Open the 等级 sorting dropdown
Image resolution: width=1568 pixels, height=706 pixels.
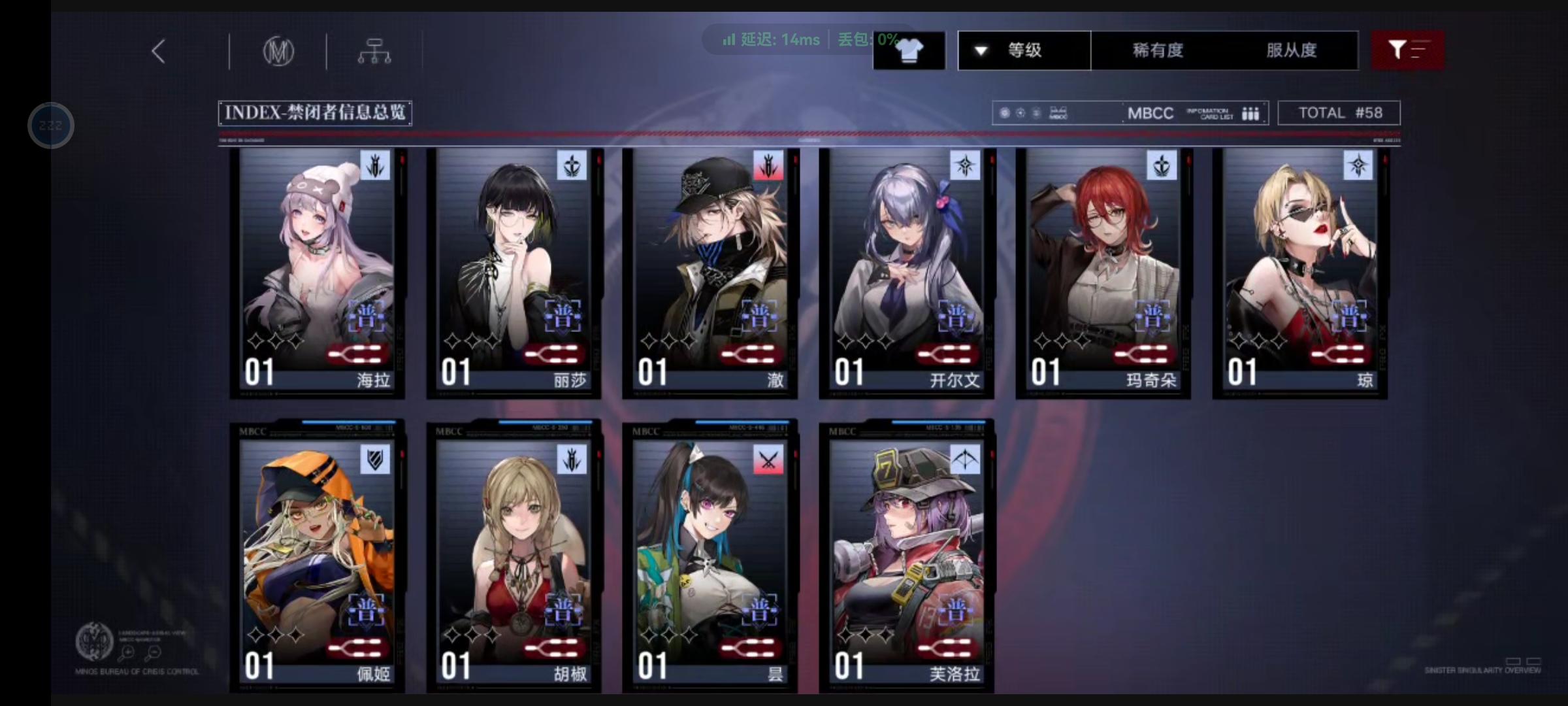click(x=1024, y=50)
